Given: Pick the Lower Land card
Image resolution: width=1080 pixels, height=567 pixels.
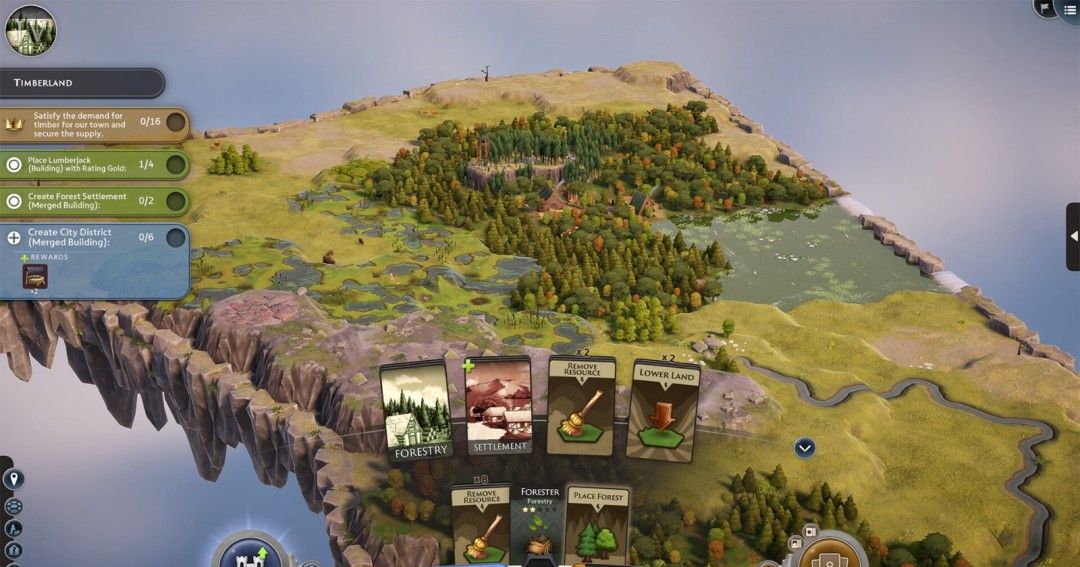Looking at the screenshot, I should [662, 410].
